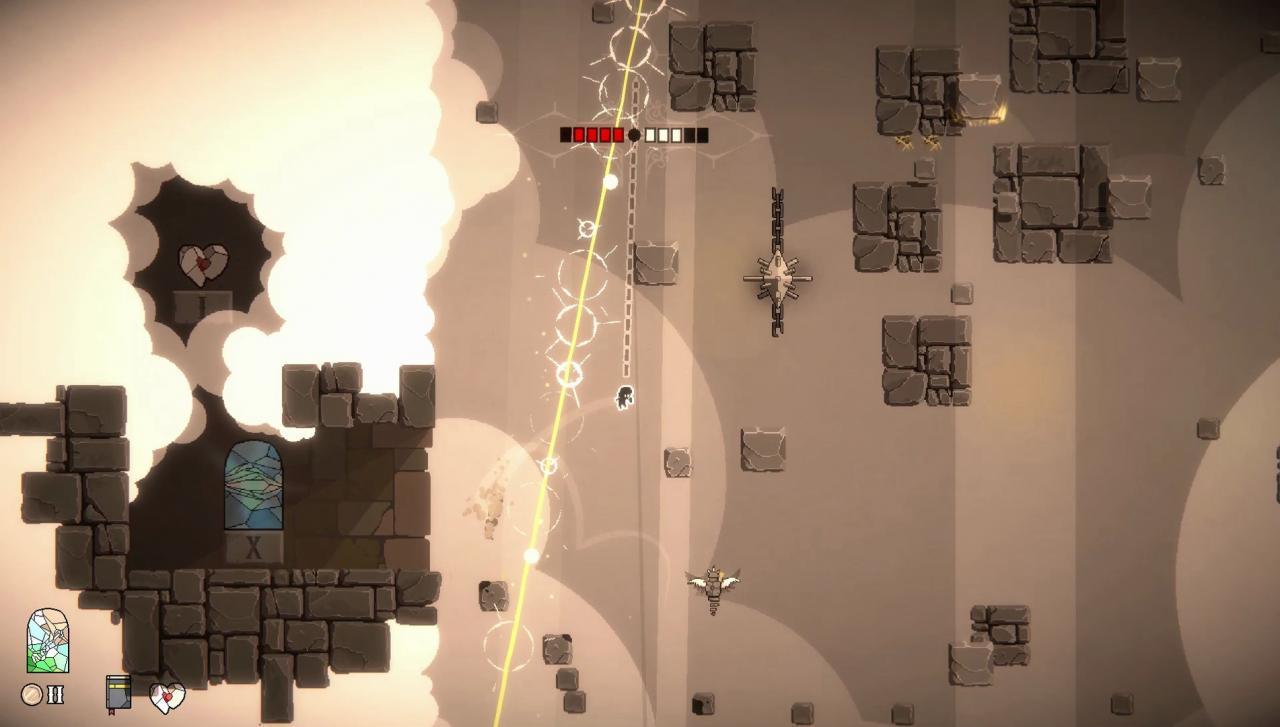Open the book item icon
The height and width of the screenshot is (727, 1280).
click(118, 693)
